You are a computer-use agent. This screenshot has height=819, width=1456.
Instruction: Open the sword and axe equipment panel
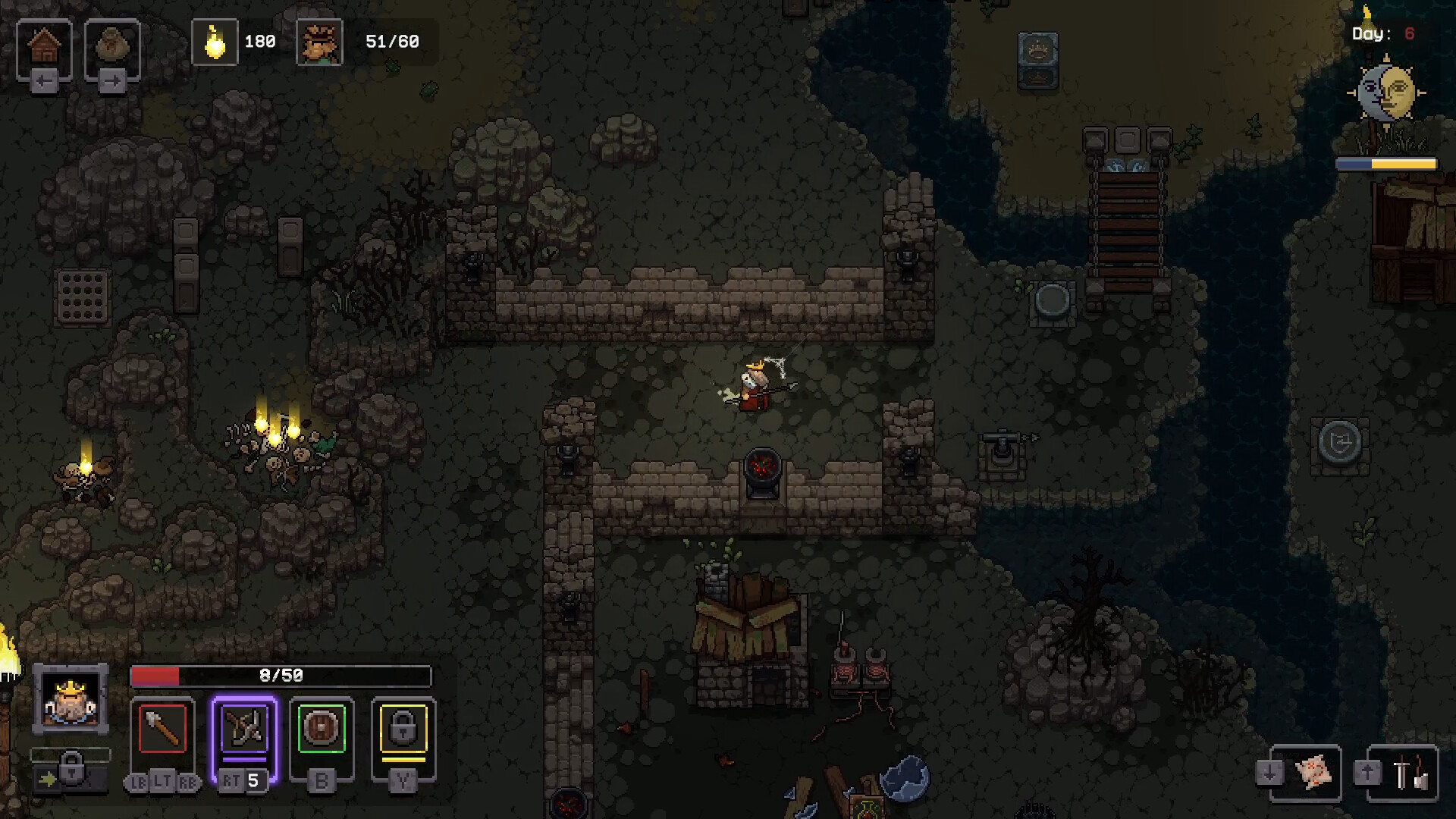(x=1408, y=773)
